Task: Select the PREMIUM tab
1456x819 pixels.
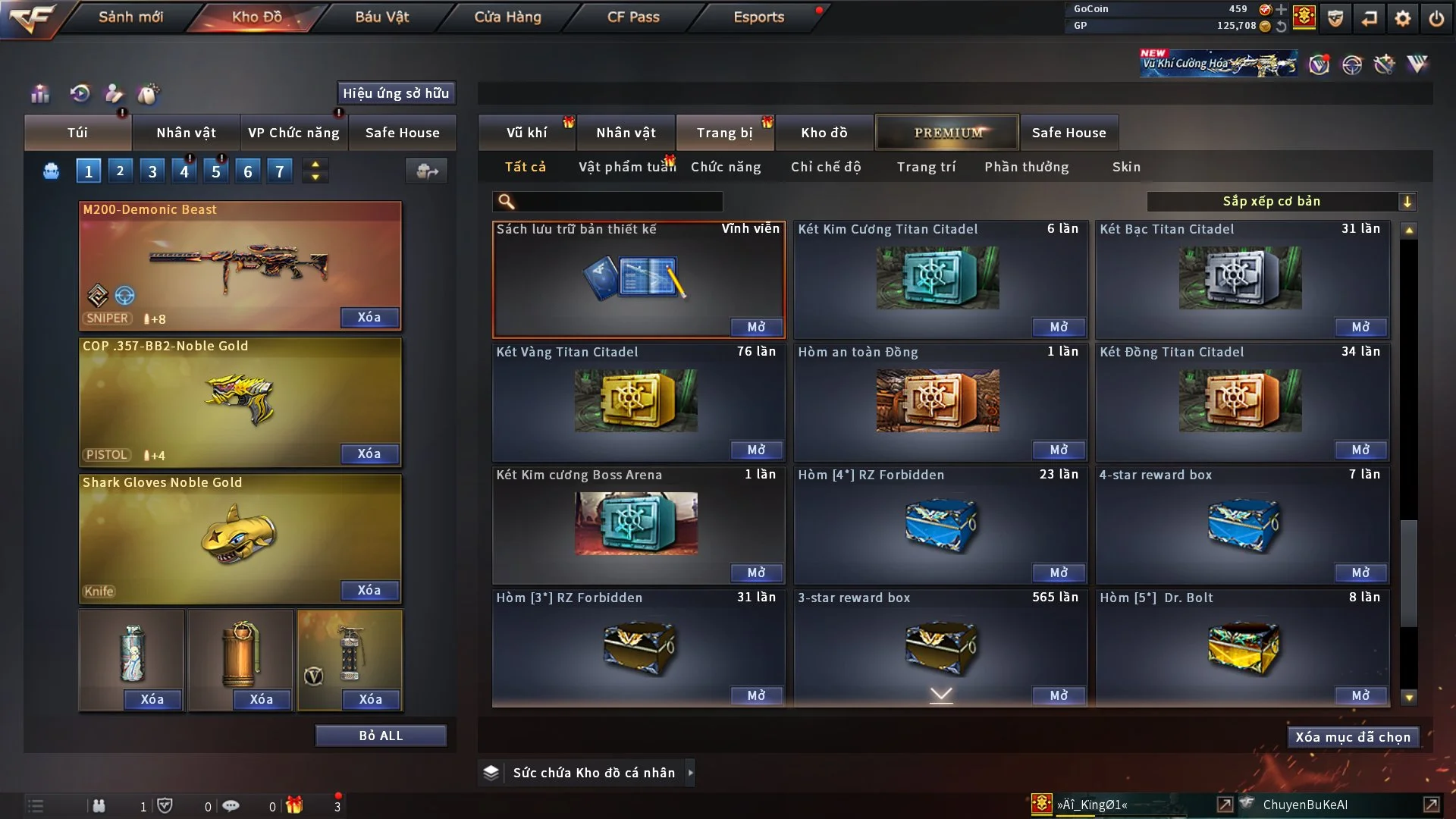Action: [948, 133]
